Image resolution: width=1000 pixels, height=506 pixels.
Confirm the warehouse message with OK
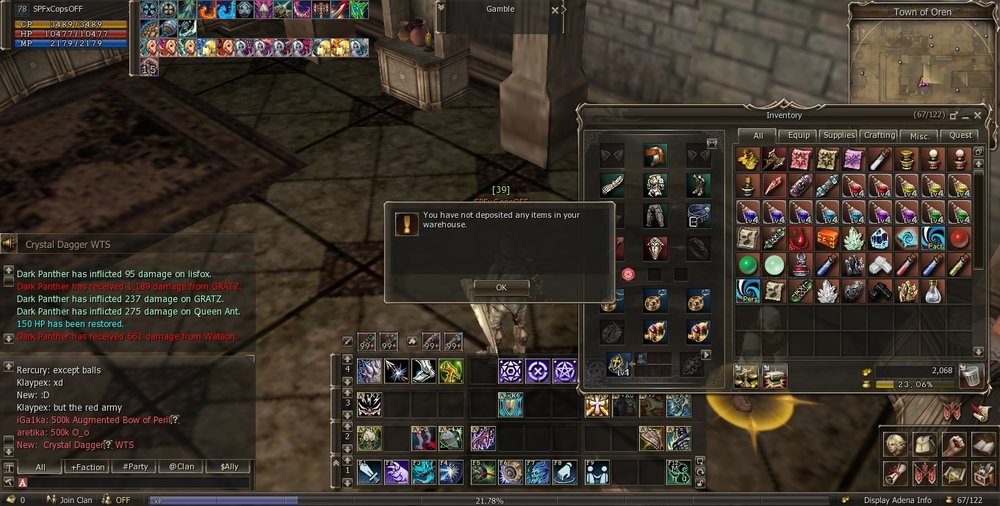501,287
